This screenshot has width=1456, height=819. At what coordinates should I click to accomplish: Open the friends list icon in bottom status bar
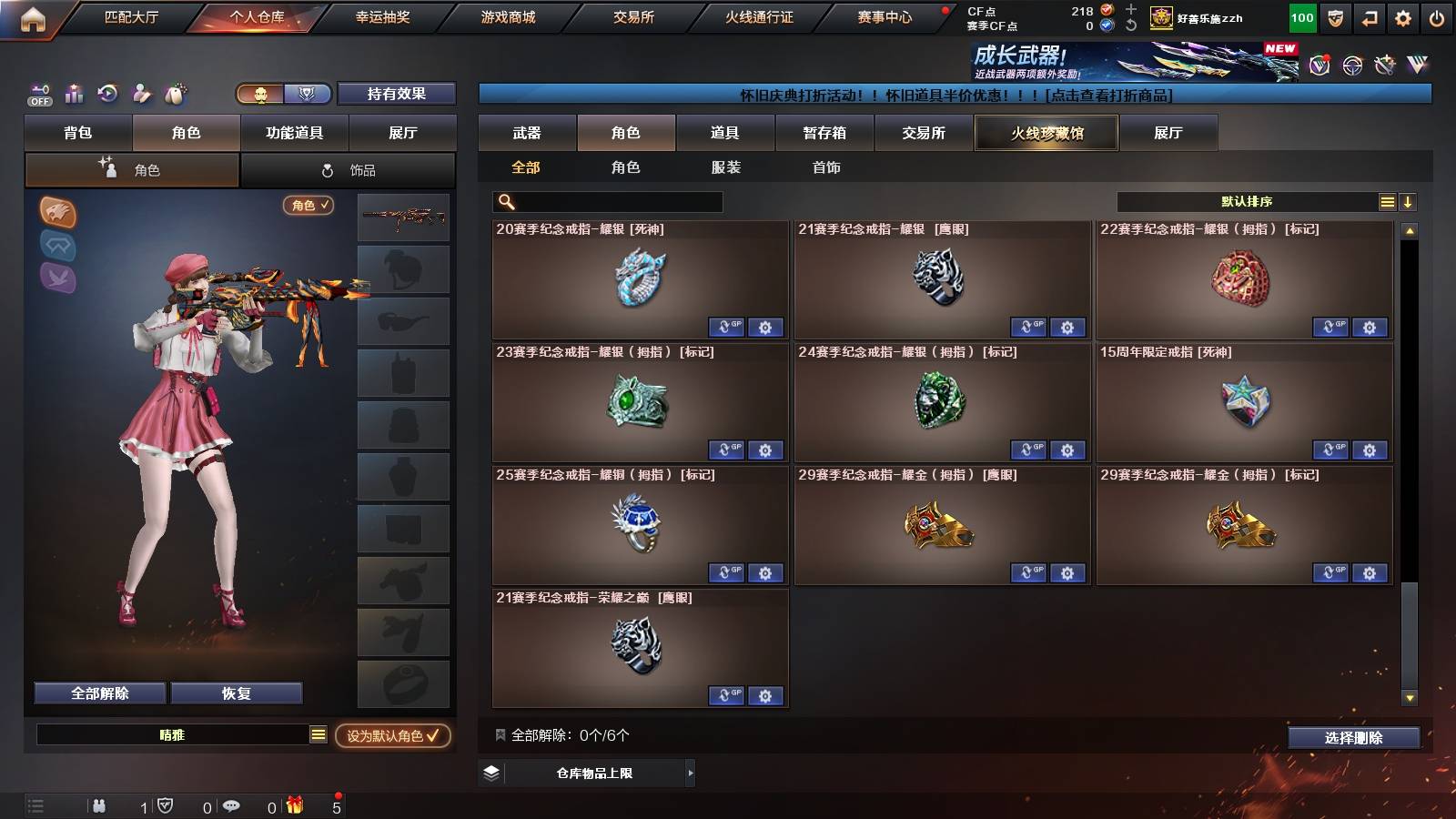tap(100, 805)
